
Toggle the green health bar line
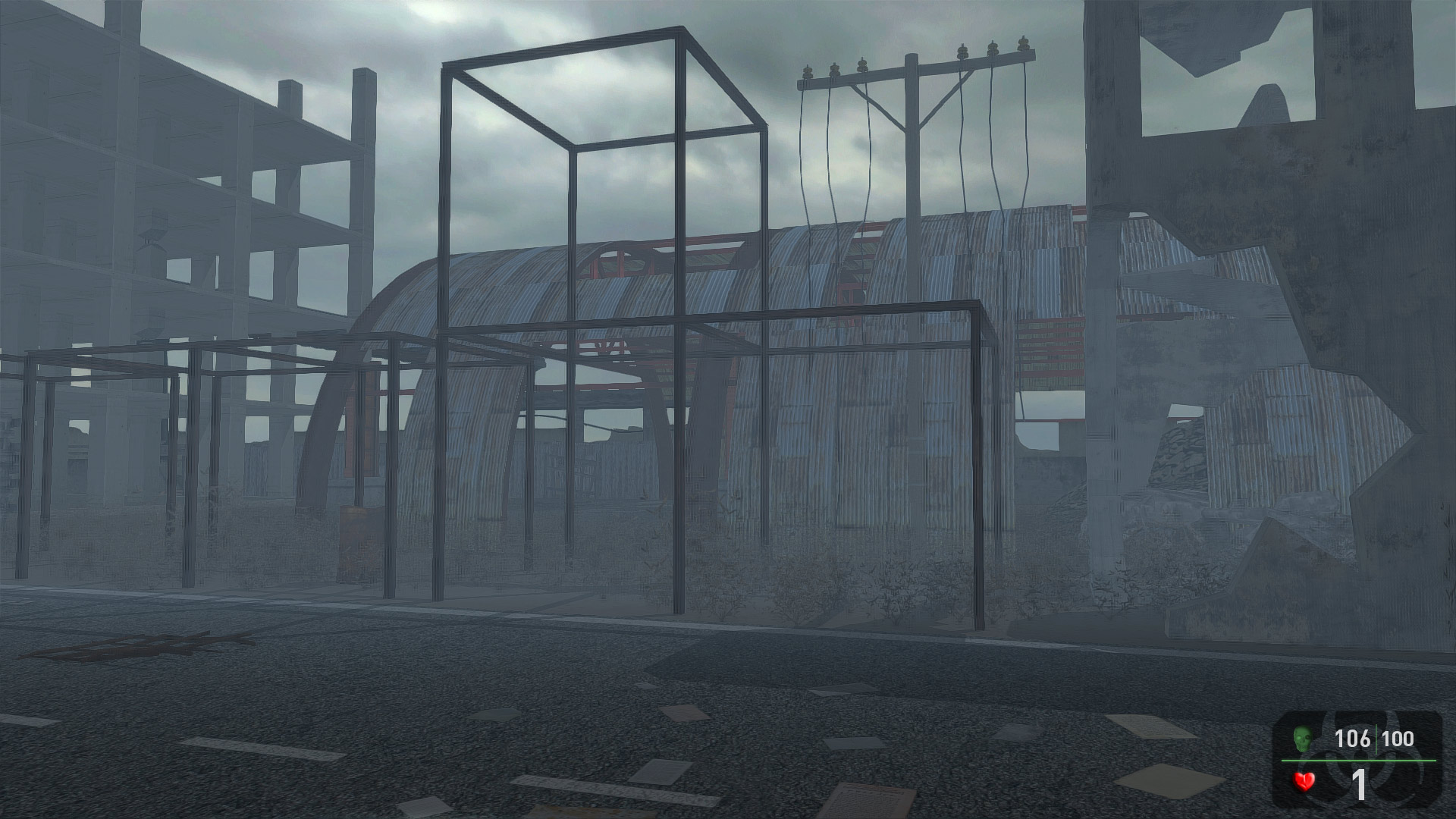coord(1357,761)
